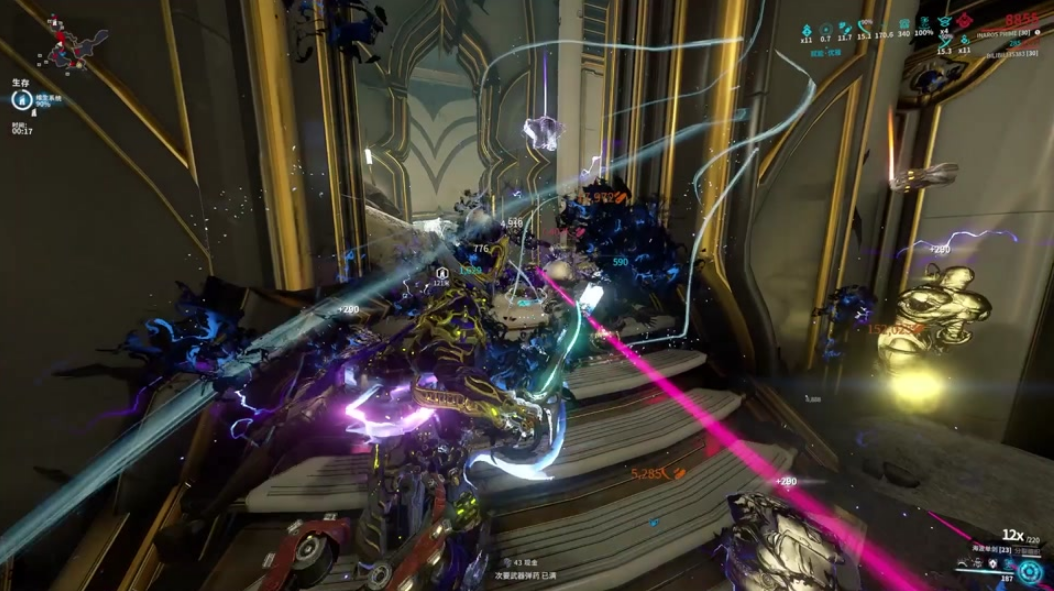Viewport: 1054px width, 591px height.
Task: Select the telephone-shaped buff icon above 340
Action: pyautogui.click(x=903, y=23)
